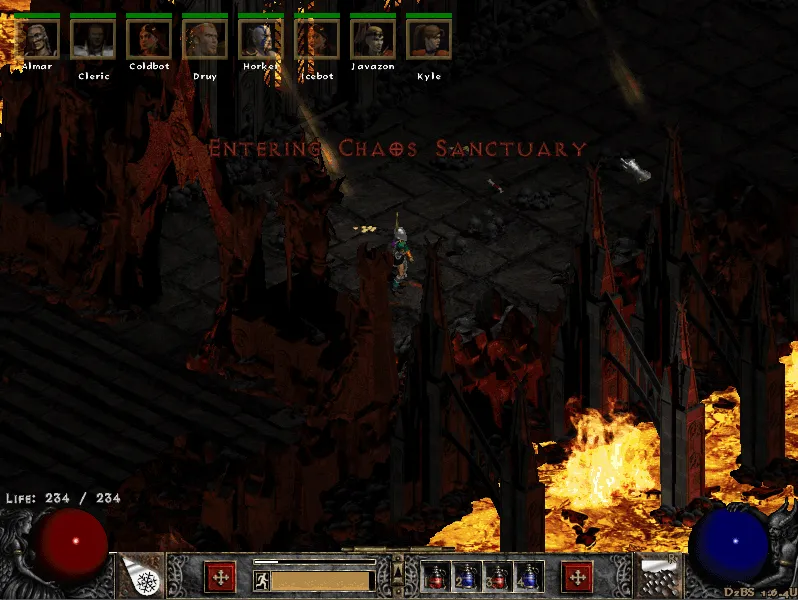The image size is (798, 600).
Task: Pick the Icebot party portrait
Action: [317, 39]
